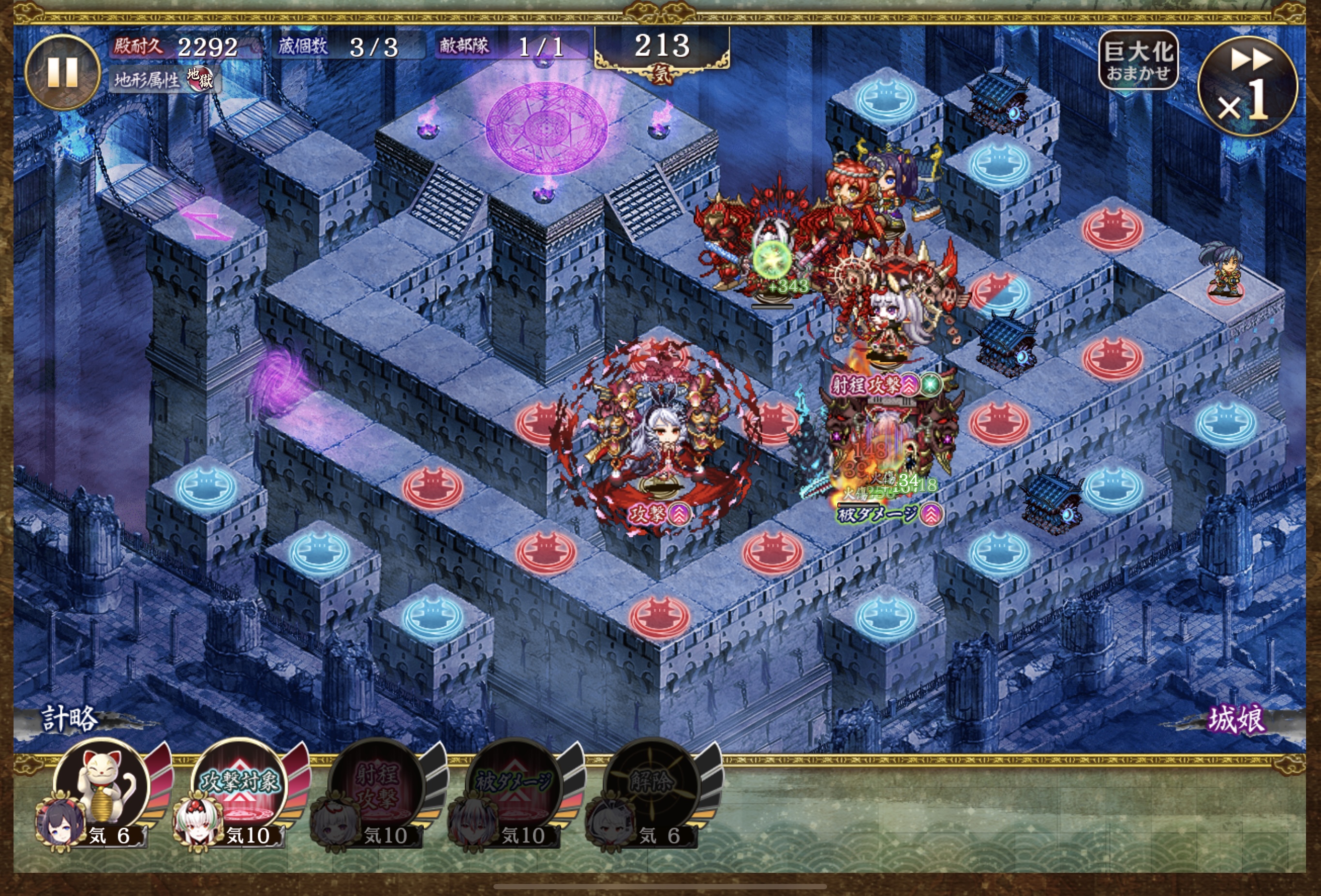The width and height of the screenshot is (1321, 896).
Task: Toggle the battle speed ×1 button
Action: (1247, 87)
